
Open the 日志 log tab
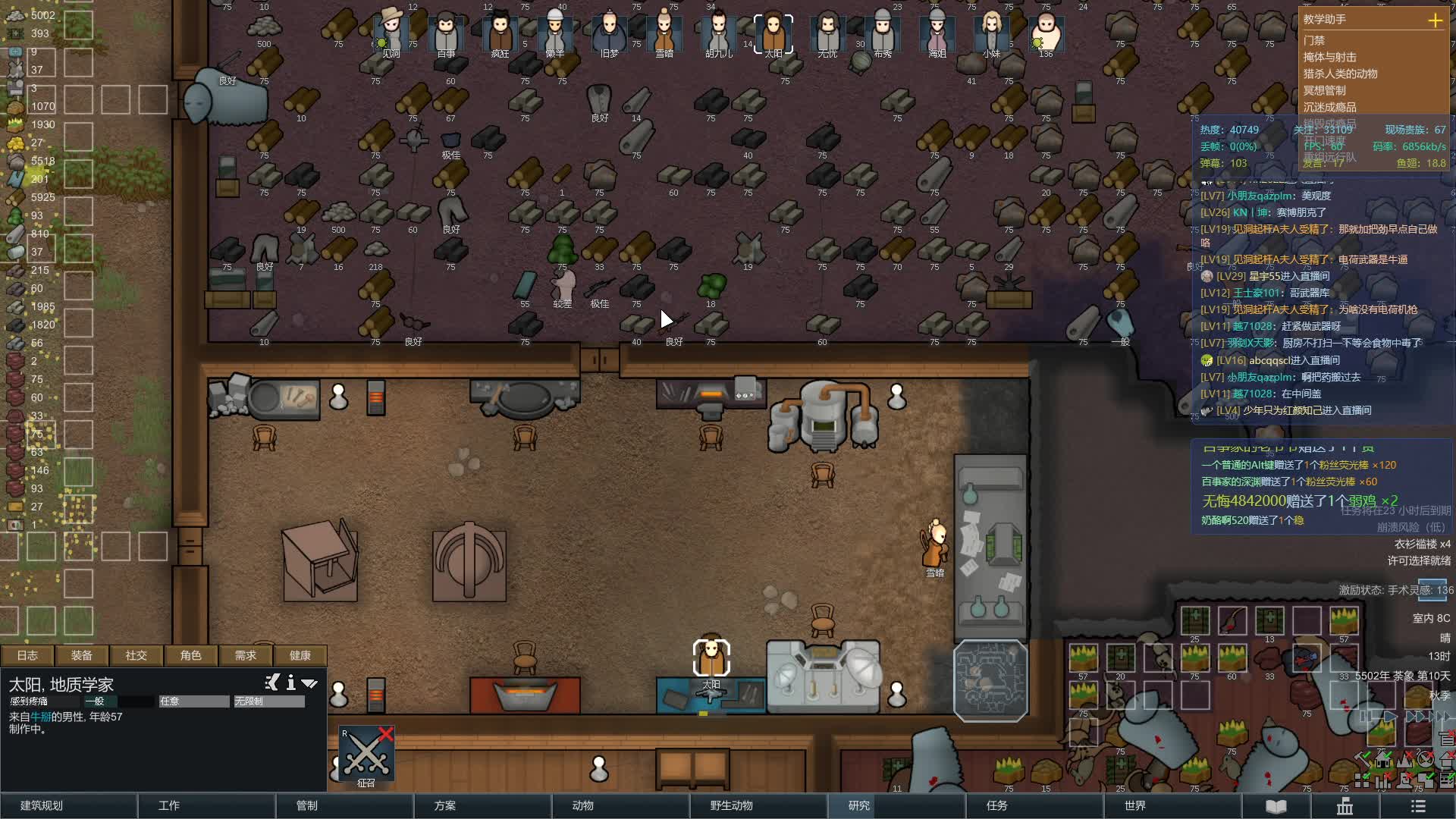coord(27,655)
